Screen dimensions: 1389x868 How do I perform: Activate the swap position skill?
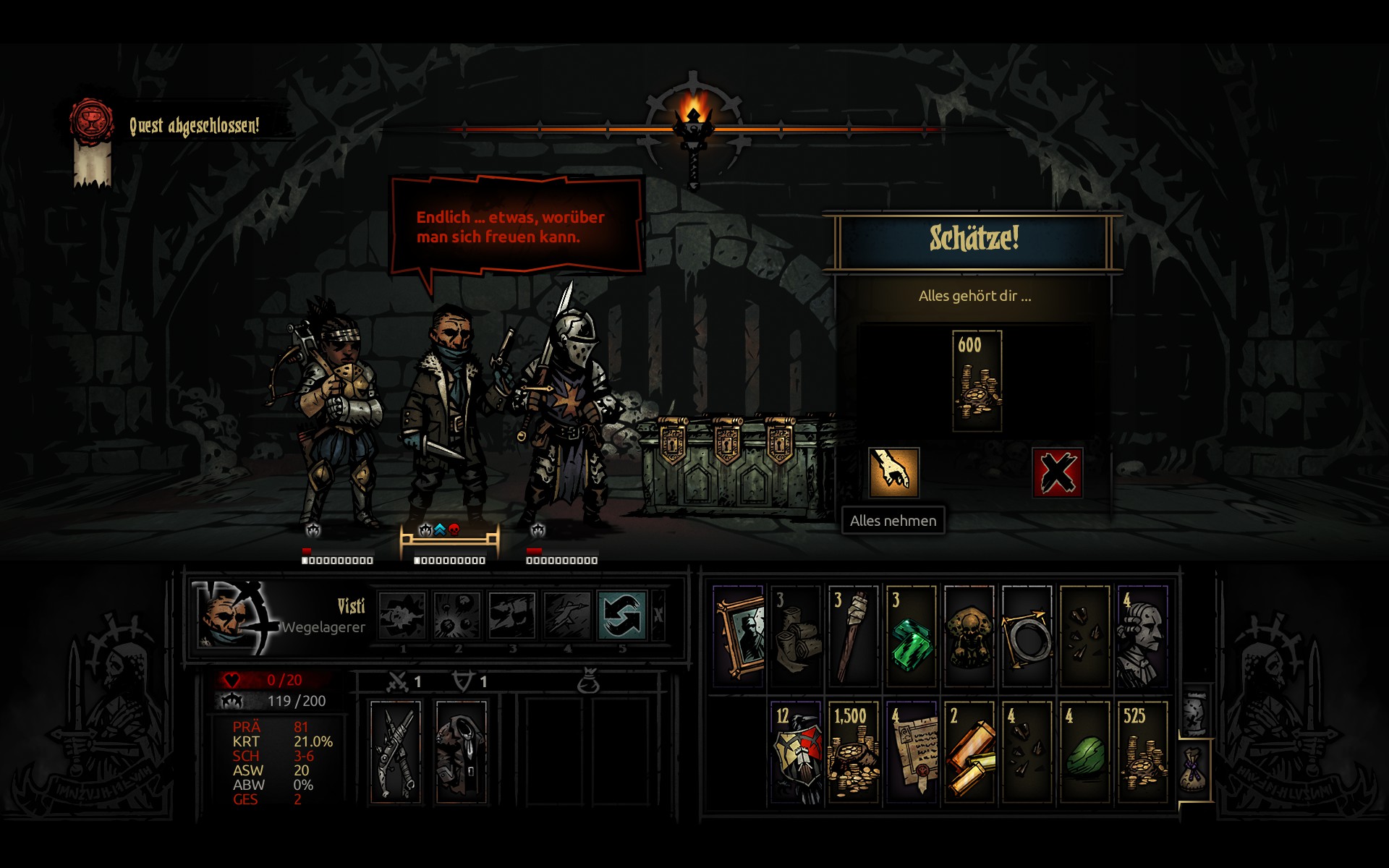tap(621, 616)
